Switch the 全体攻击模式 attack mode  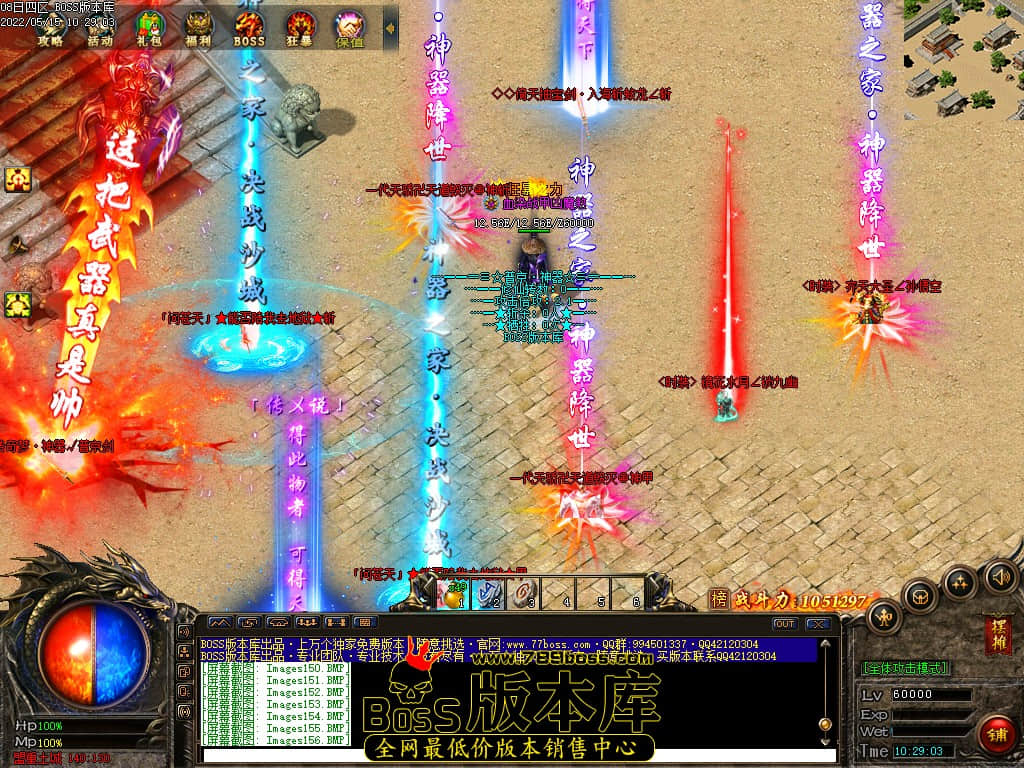[x=906, y=667]
